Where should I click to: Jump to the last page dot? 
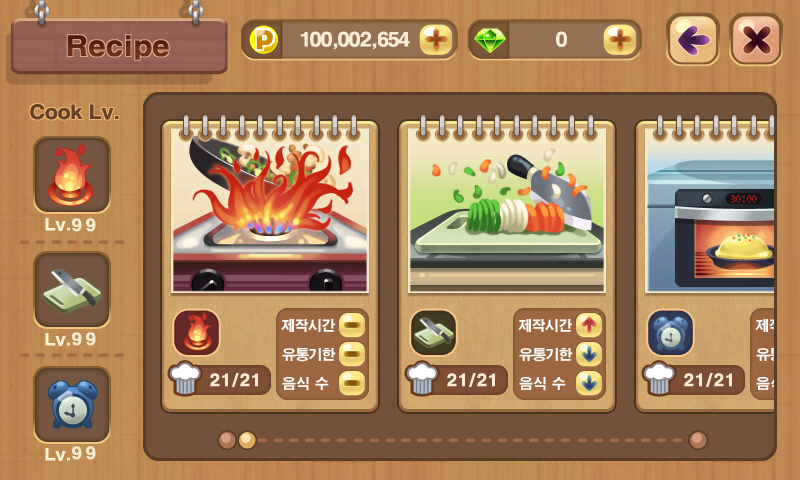[698, 440]
